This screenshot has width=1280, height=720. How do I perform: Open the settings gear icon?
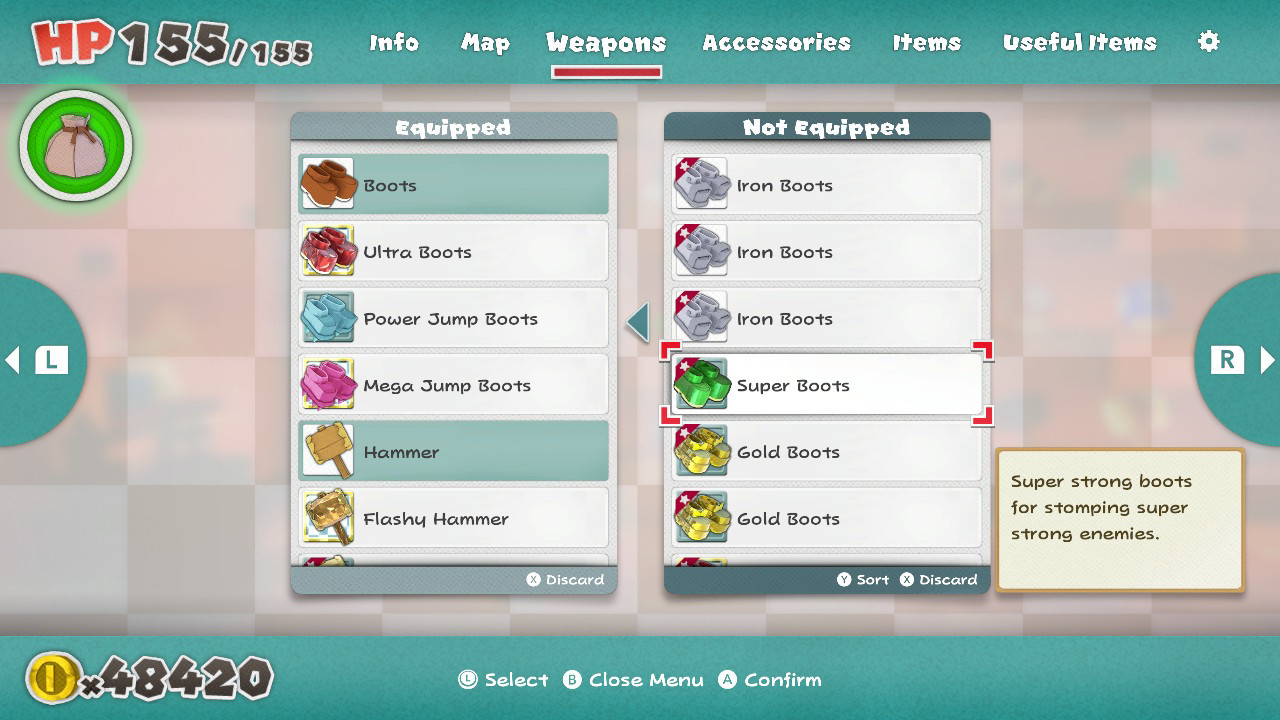(x=1208, y=42)
